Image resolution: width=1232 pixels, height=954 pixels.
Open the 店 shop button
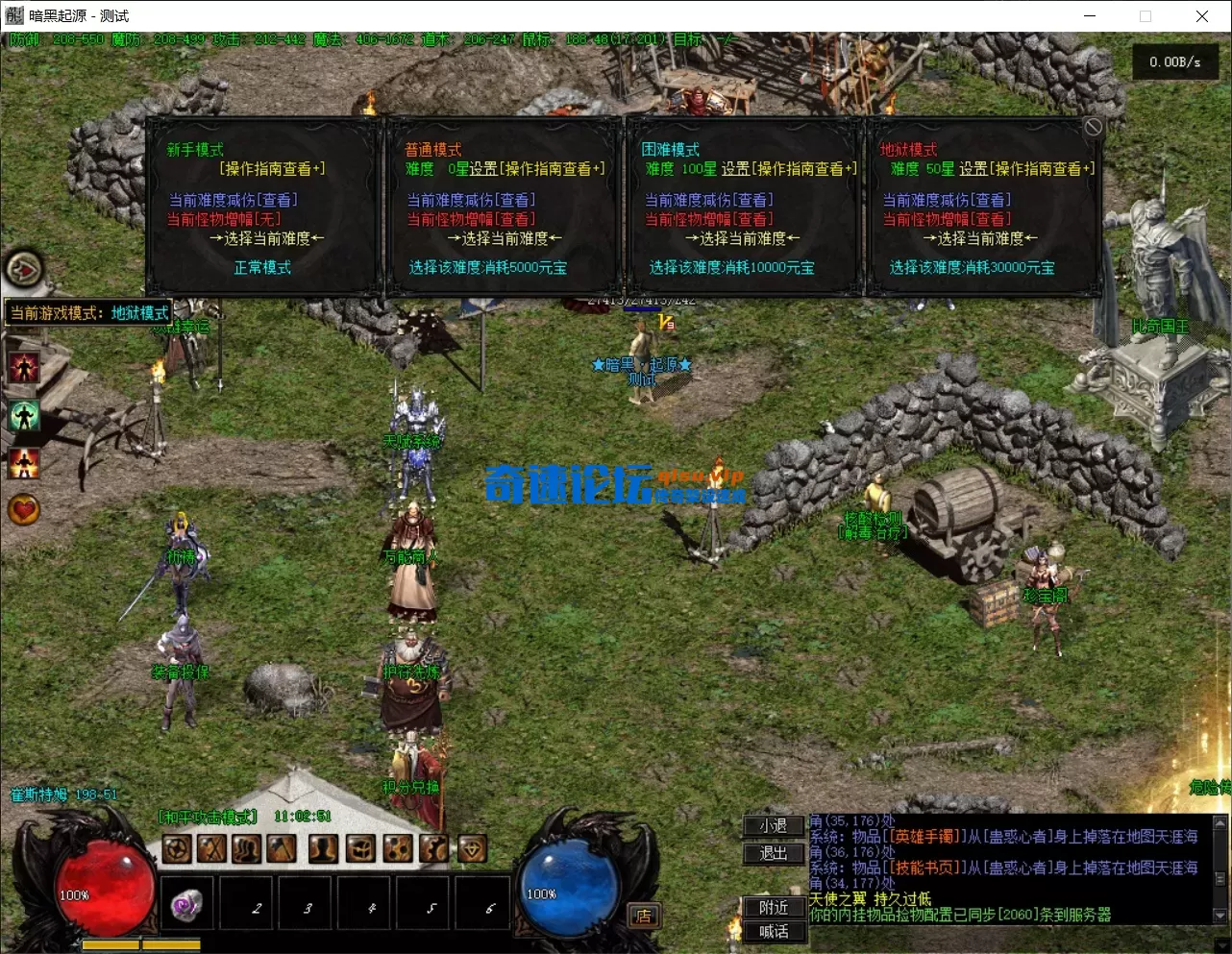coord(643,916)
